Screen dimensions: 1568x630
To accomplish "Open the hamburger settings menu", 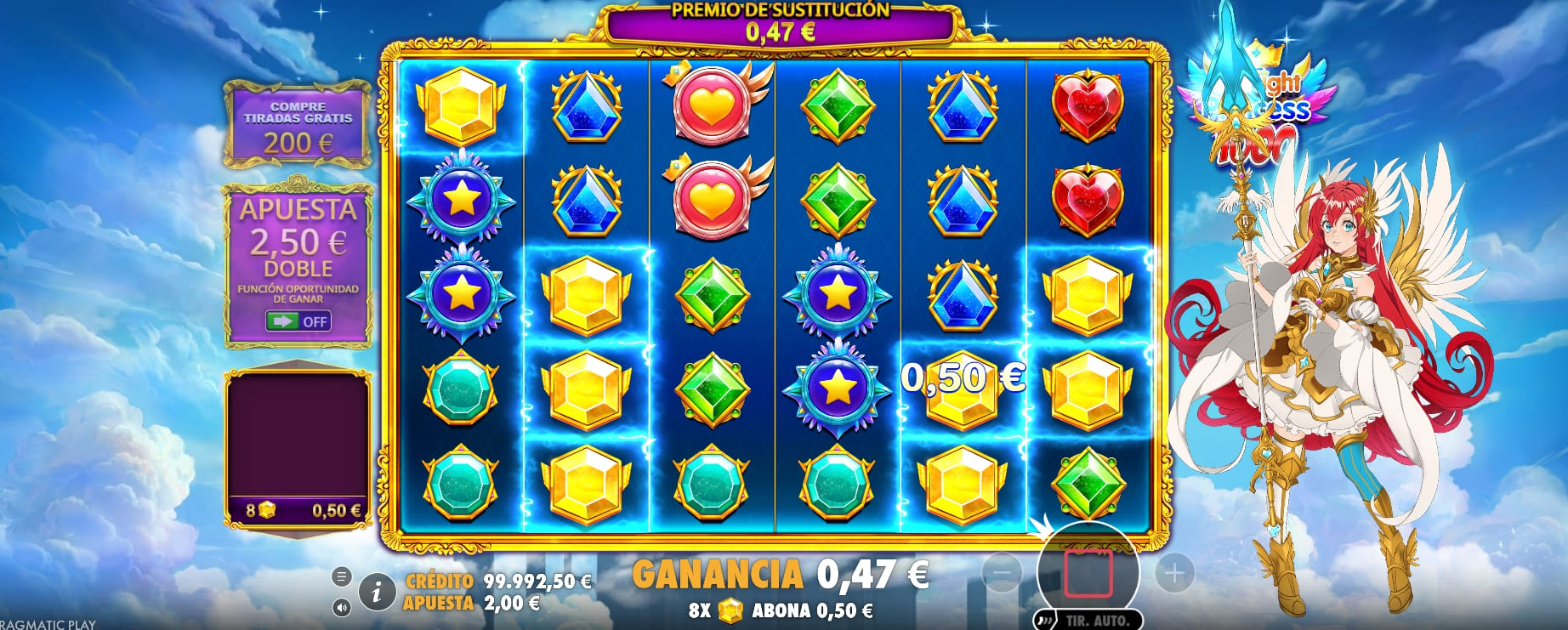I will point(344,575).
